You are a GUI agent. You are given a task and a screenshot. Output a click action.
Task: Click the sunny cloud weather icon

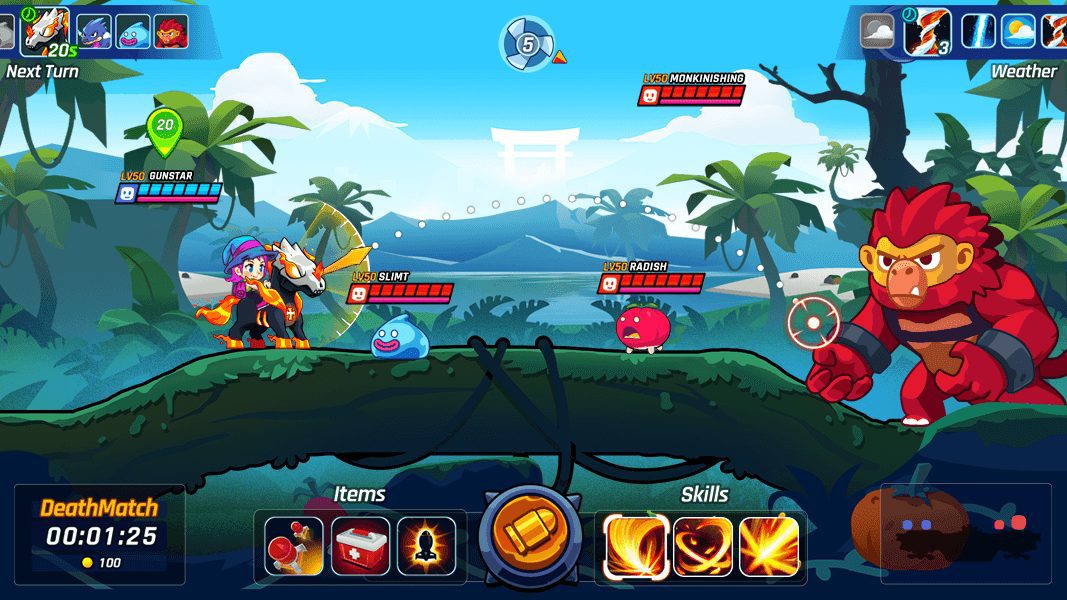[1018, 32]
